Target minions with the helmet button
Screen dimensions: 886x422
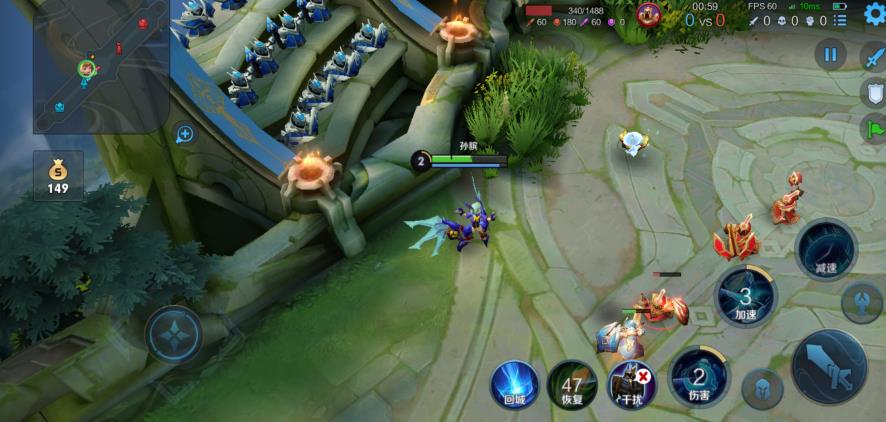(761, 389)
